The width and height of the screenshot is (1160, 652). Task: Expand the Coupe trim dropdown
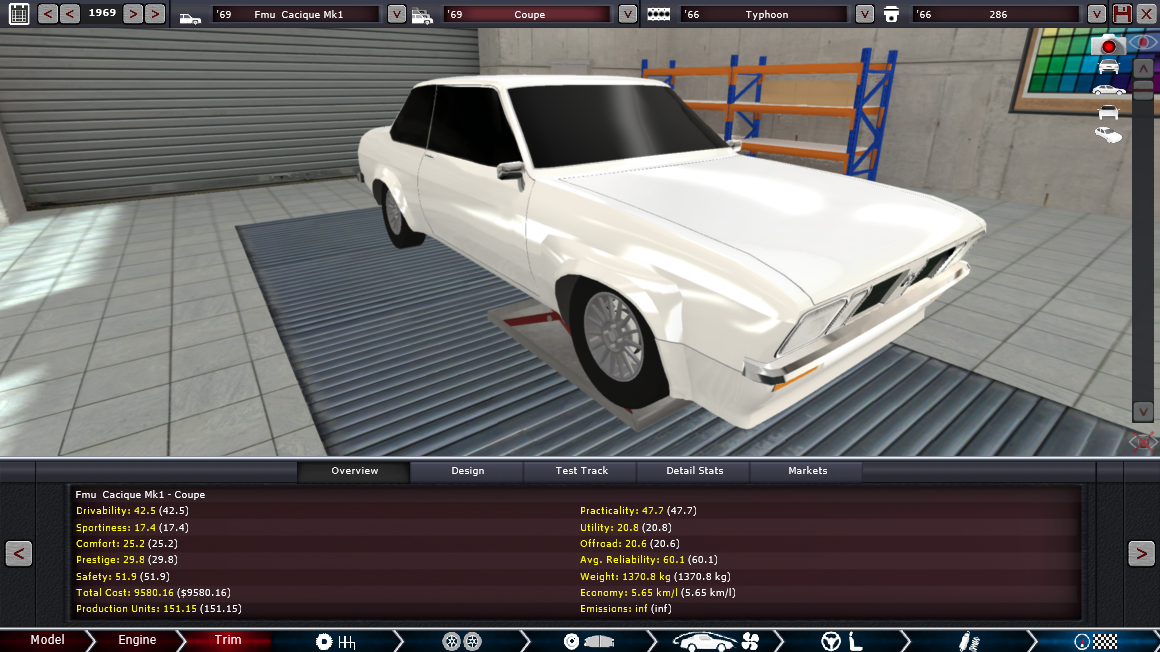point(627,14)
